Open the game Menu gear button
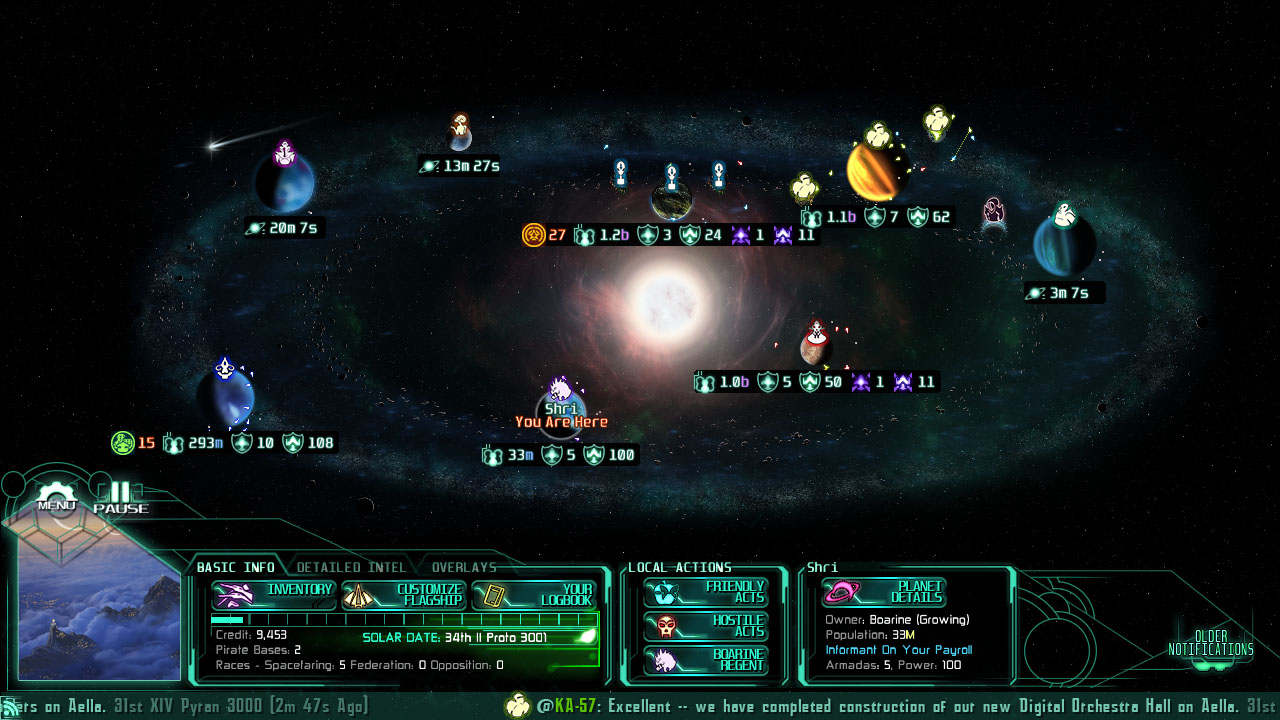The height and width of the screenshot is (720, 1280). [57, 497]
